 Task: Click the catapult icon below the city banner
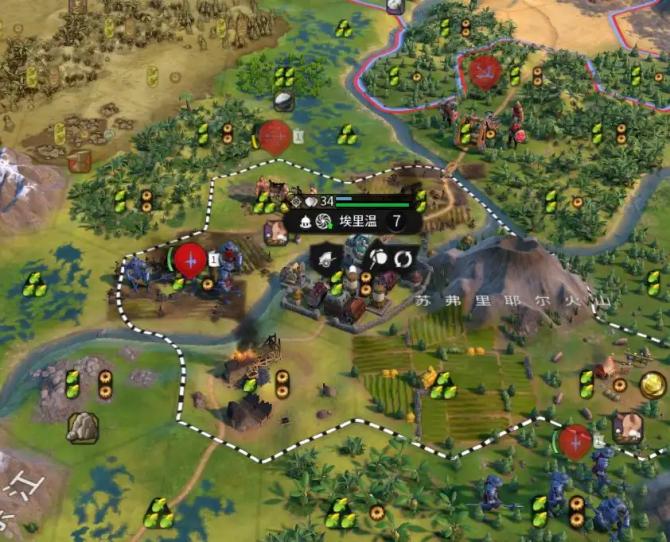click(x=329, y=259)
